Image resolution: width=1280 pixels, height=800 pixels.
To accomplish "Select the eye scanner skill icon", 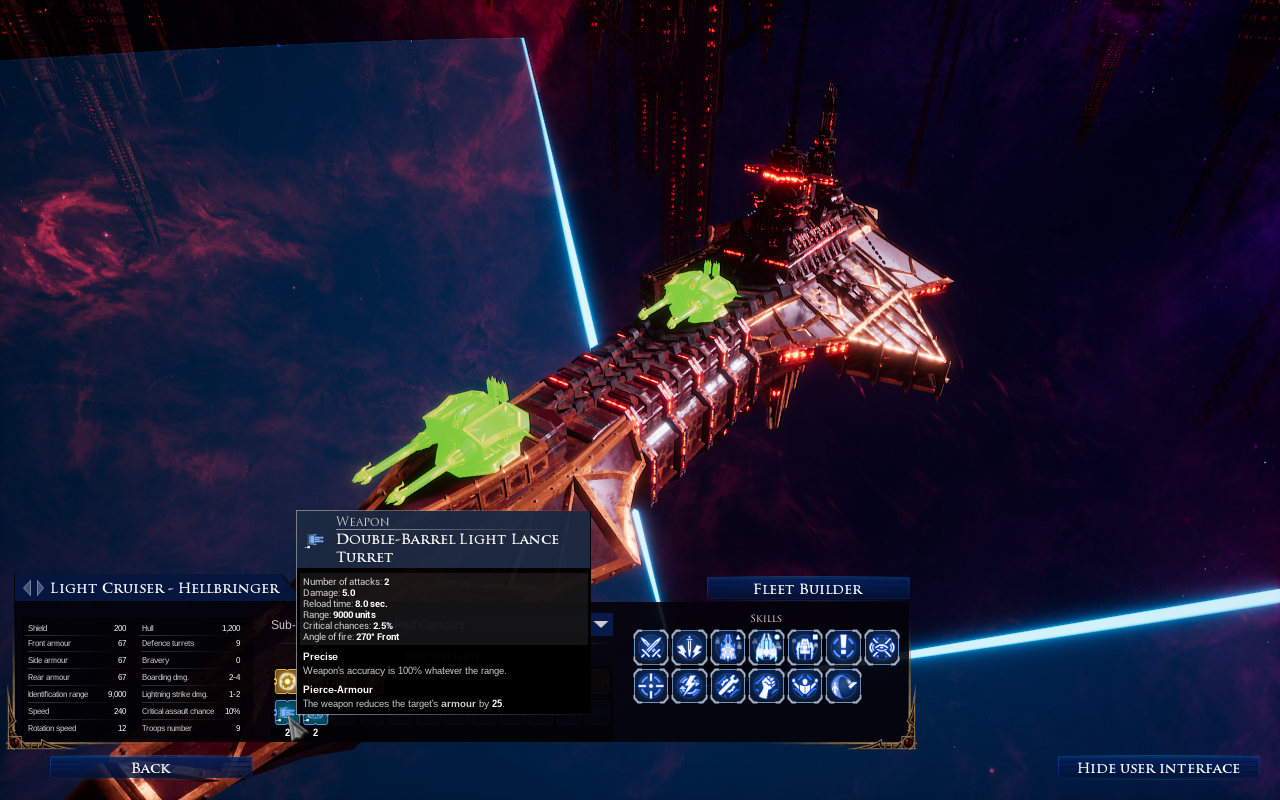I will (x=881, y=648).
